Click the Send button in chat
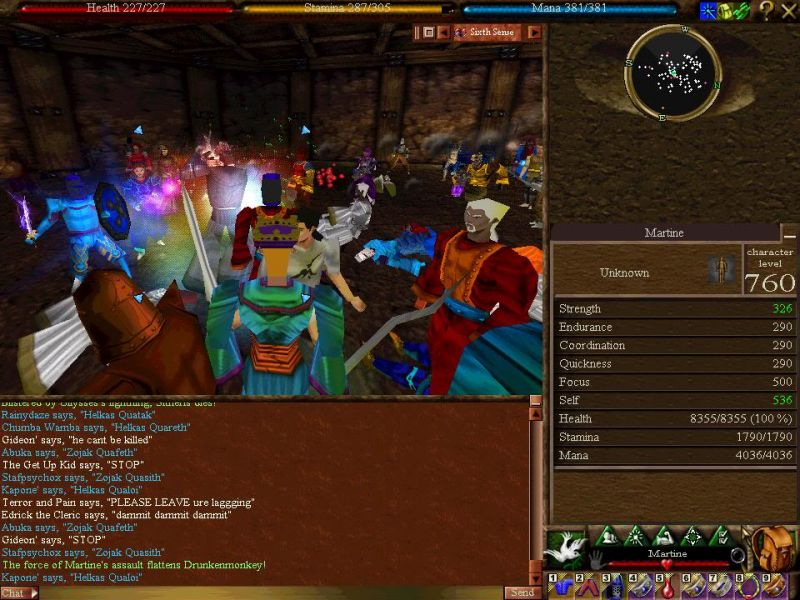 click(522, 593)
